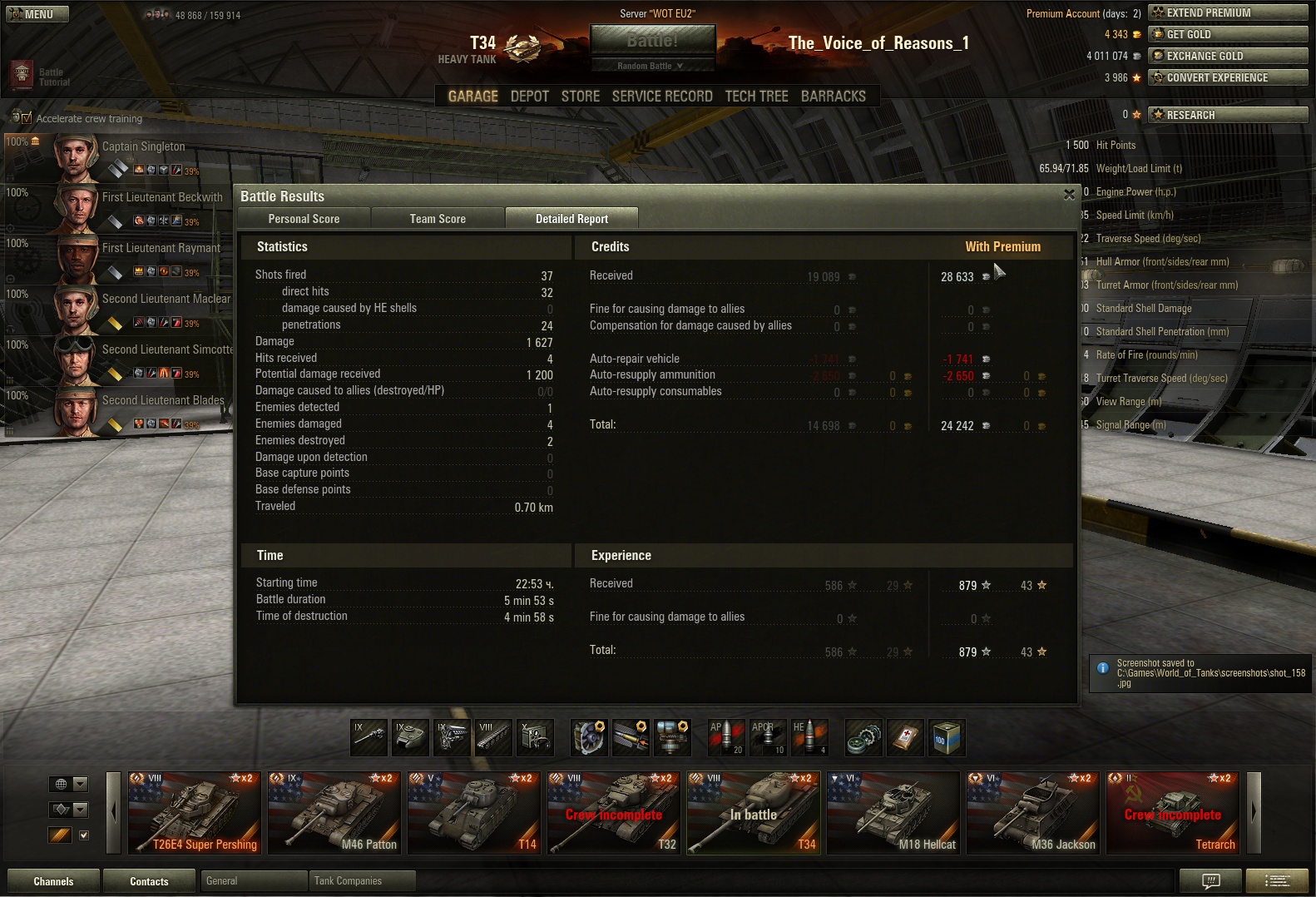The width and height of the screenshot is (1316, 897).
Task: Open the main Menu button
Action: [x=37, y=14]
